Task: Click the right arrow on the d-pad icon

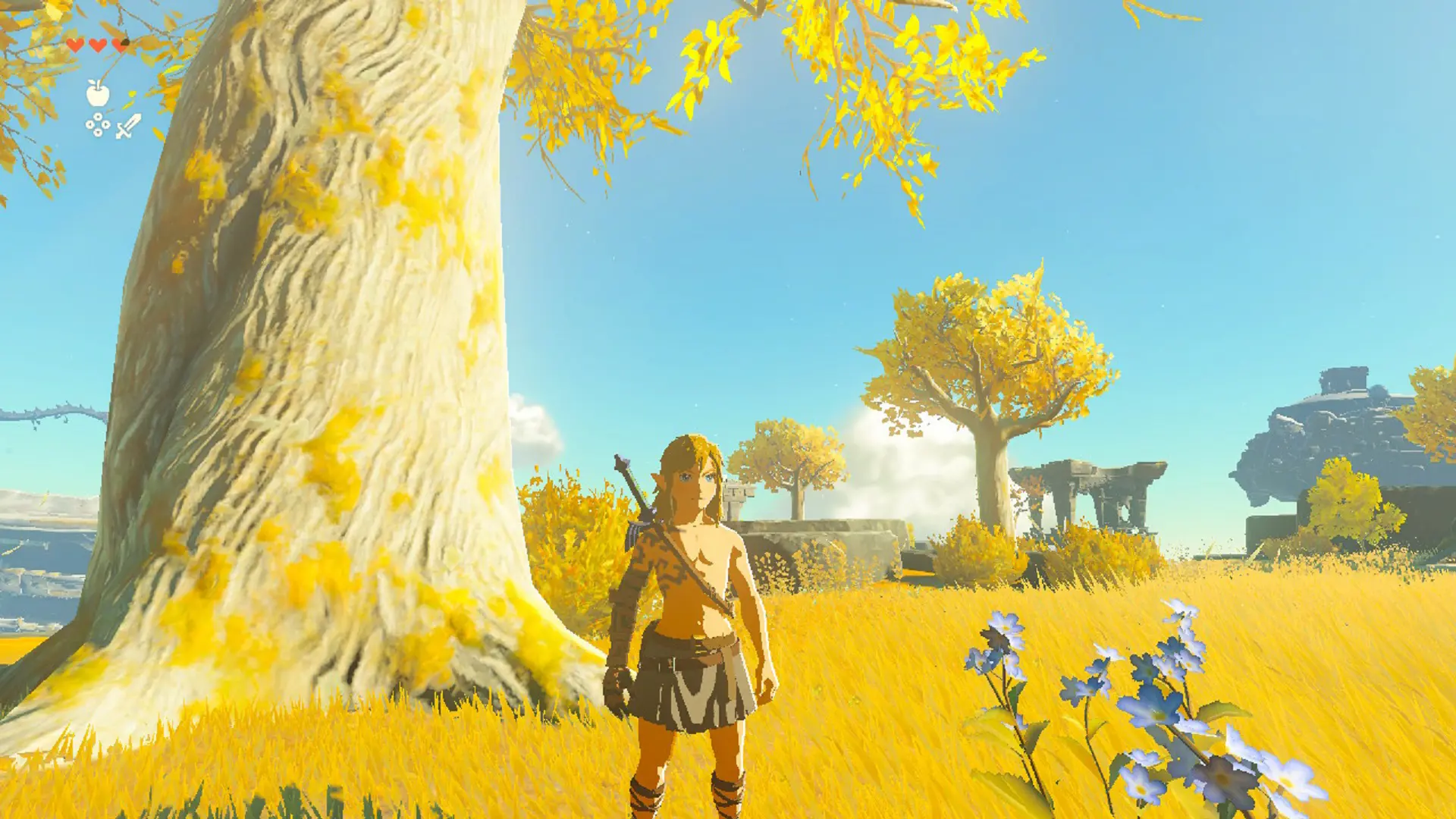Action: (105, 124)
